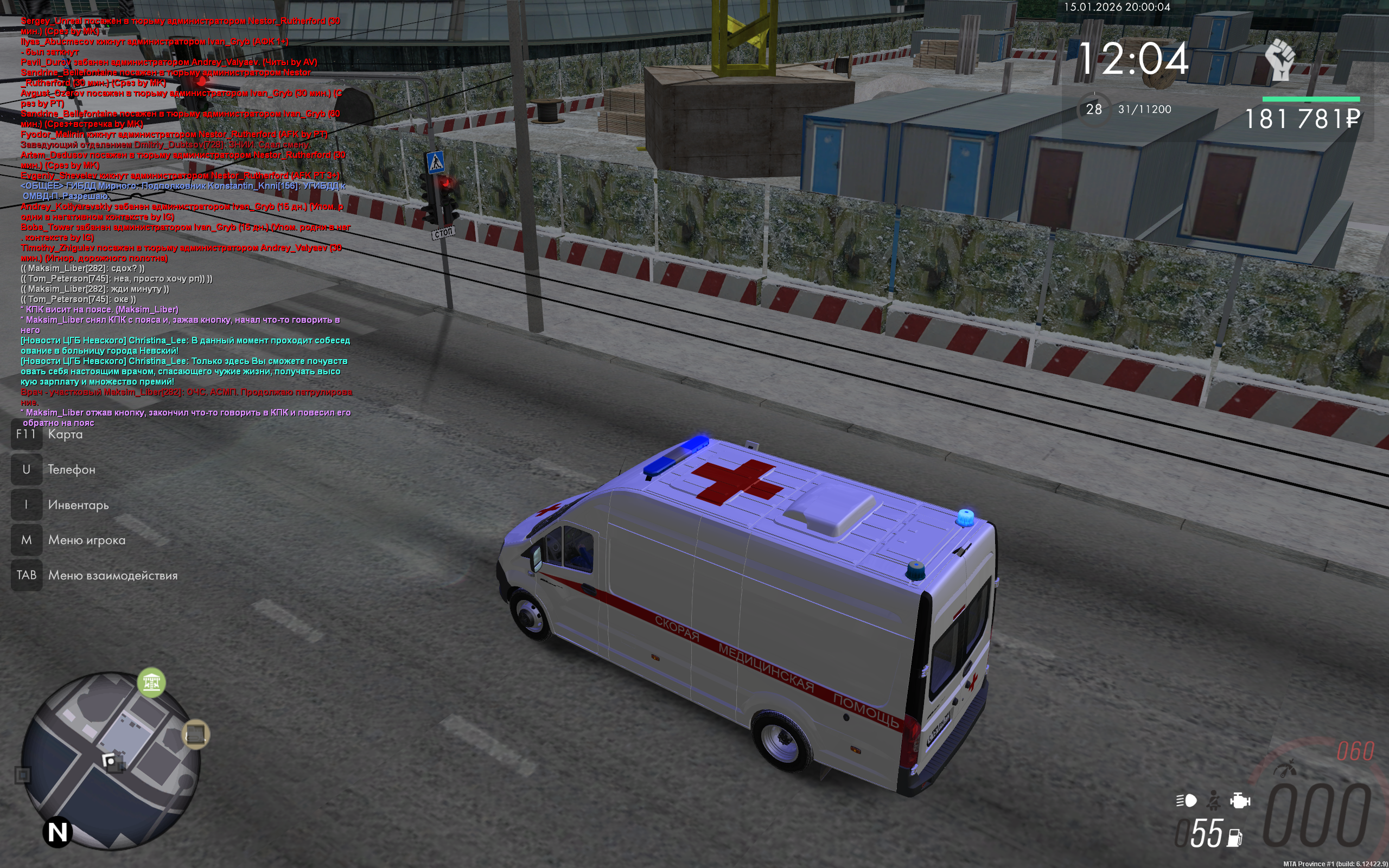Click the N compass badge on minimap
The image size is (1389, 868).
58,832
